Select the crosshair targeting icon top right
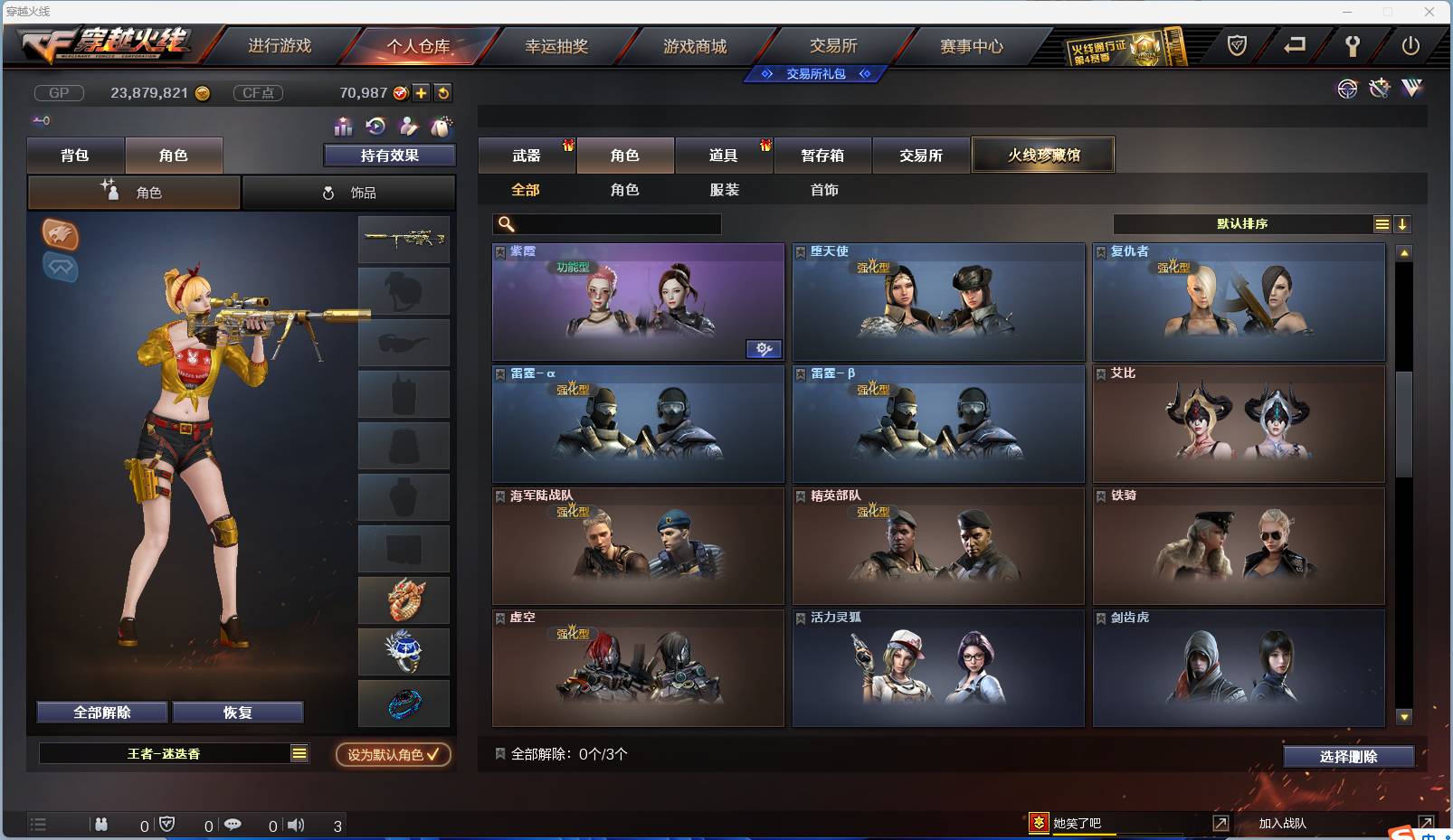The image size is (1453, 840). [1347, 89]
